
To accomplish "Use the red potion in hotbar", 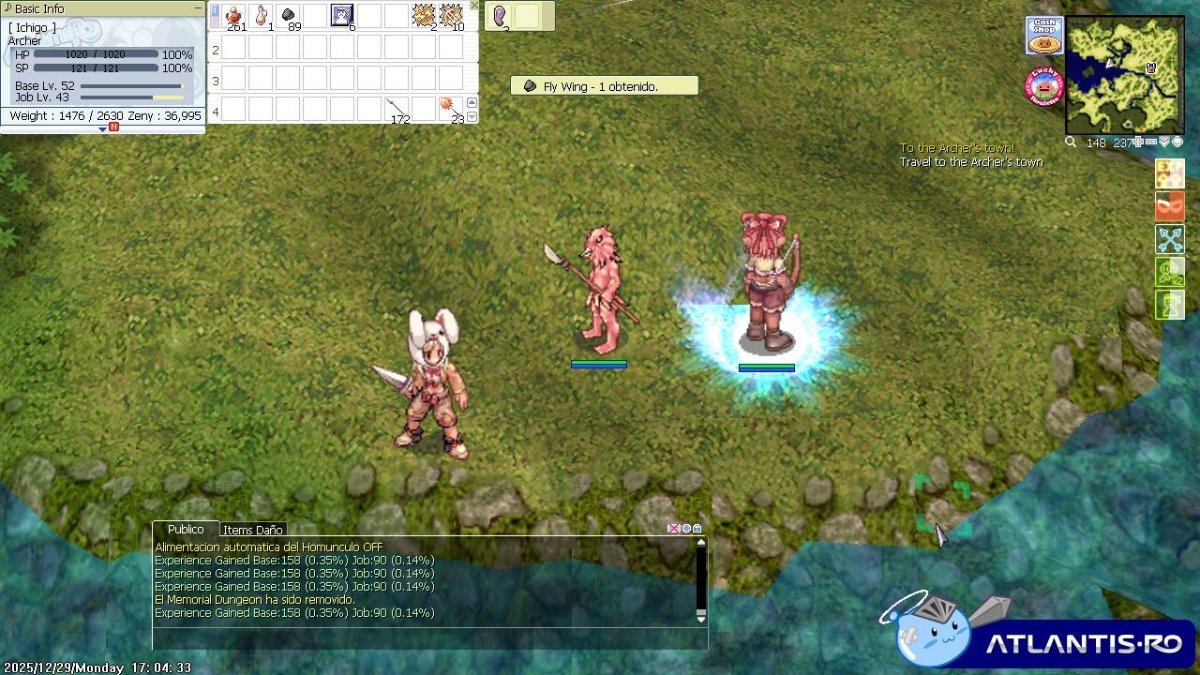I will pyautogui.click(x=234, y=15).
